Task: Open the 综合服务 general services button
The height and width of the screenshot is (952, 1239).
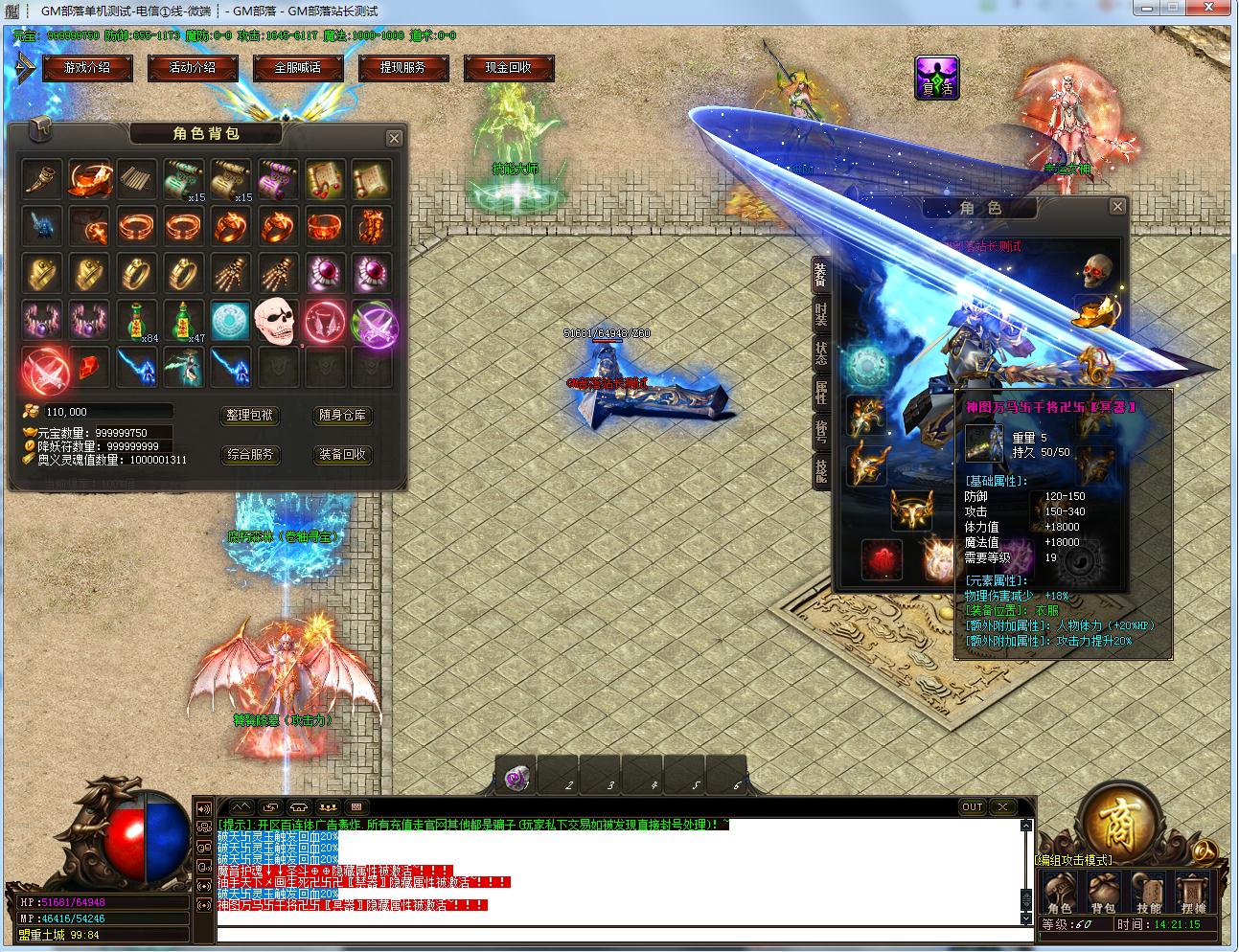Action: click(250, 455)
